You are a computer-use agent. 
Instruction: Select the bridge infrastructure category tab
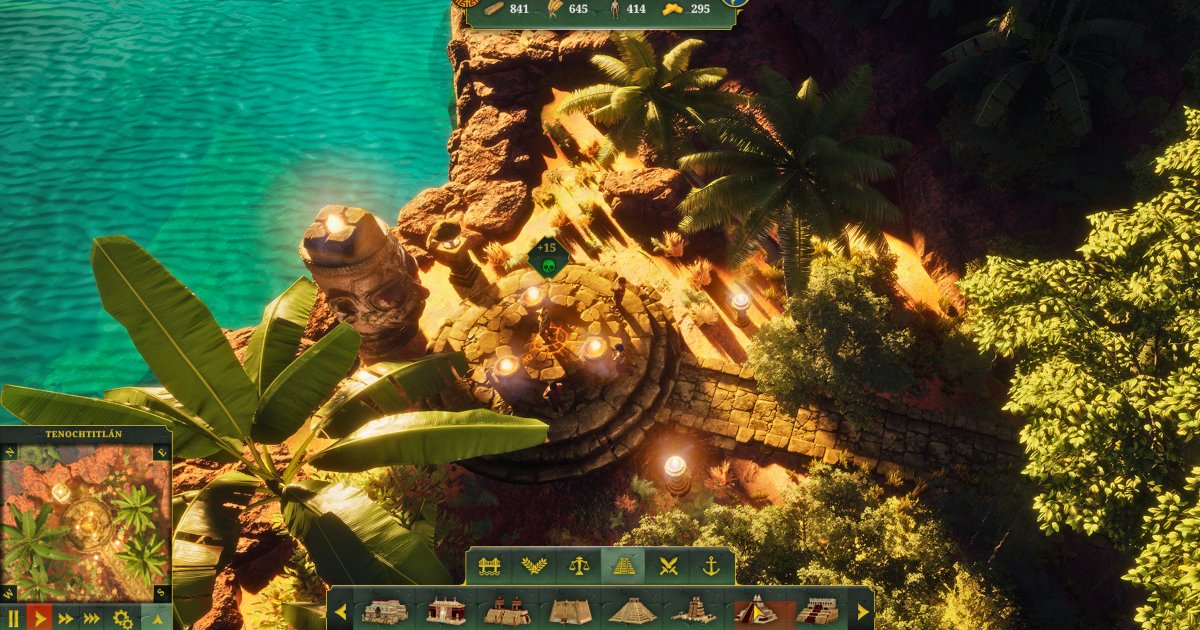point(489,566)
